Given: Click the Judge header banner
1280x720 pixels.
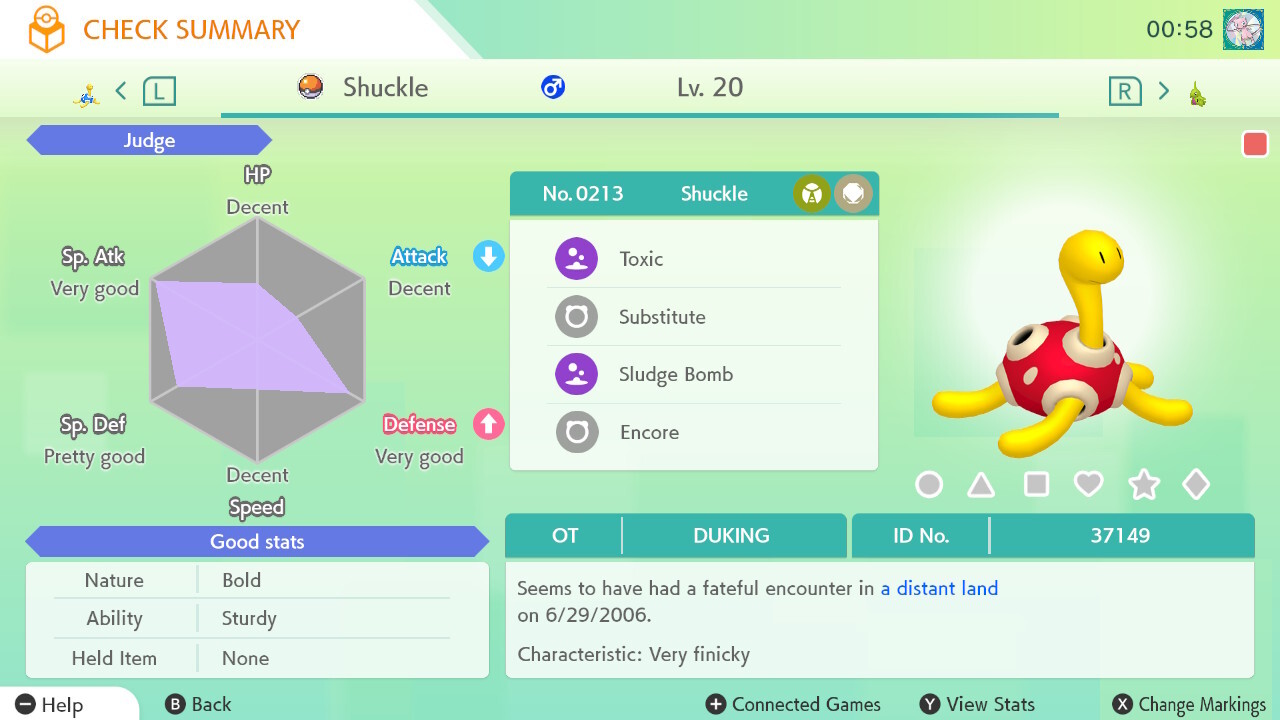Looking at the screenshot, I should point(149,141).
